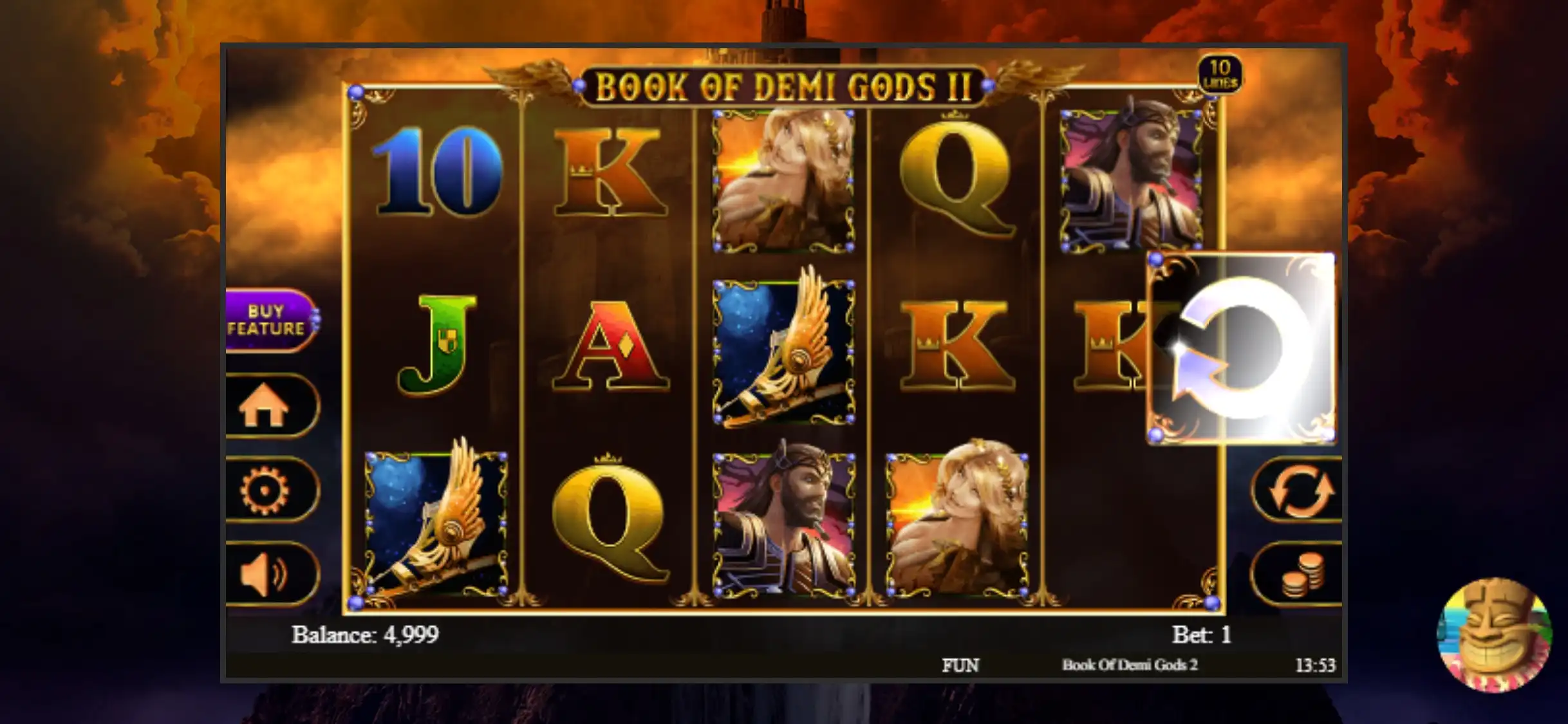Spin the reels with the big spin button
1568x724 pixels.
1242,349
